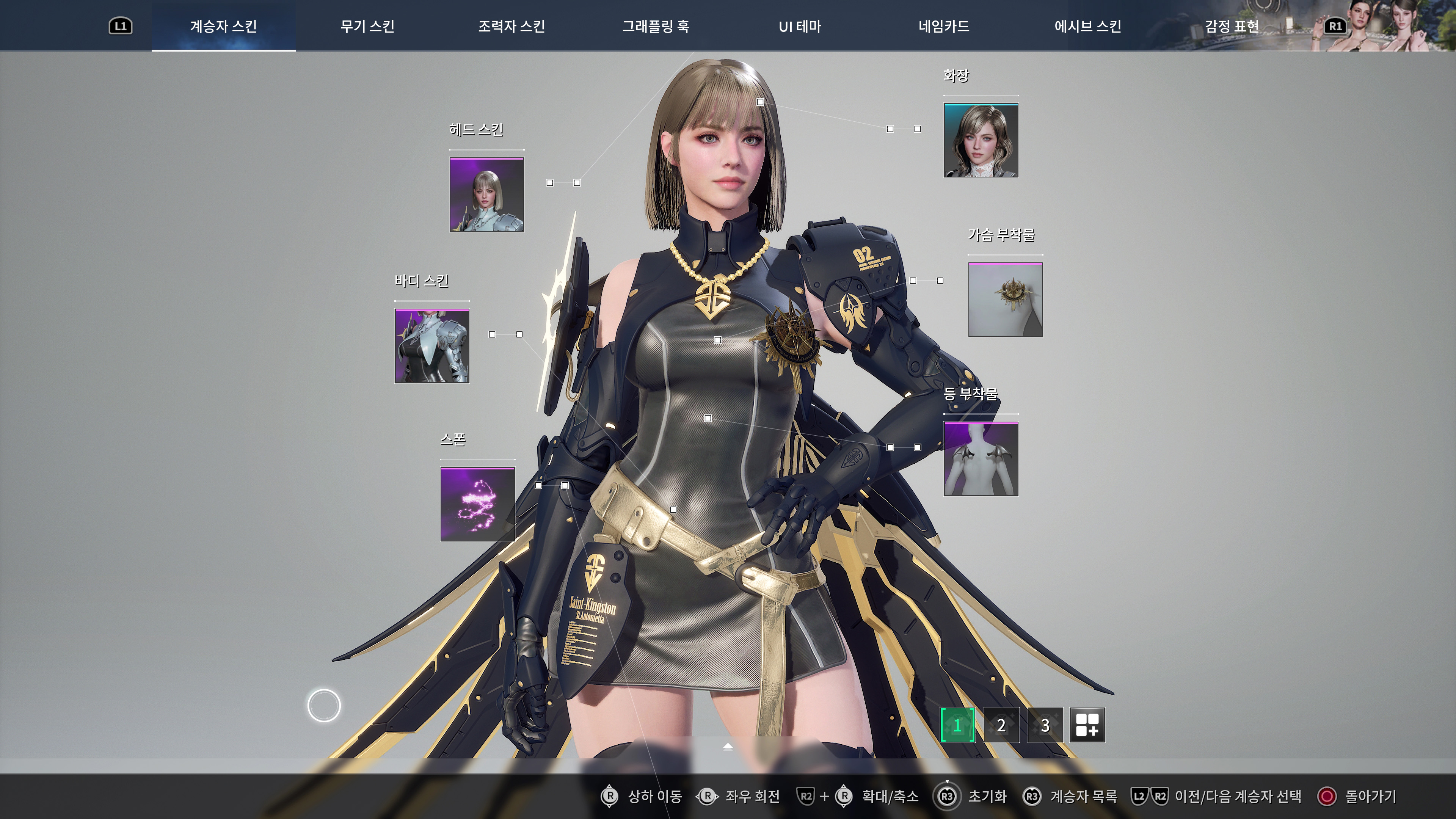Click the circular rotation indicator bottom left
Viewport: 1456px width, 819px height.
pyautogui.click(x=325, y=705)
